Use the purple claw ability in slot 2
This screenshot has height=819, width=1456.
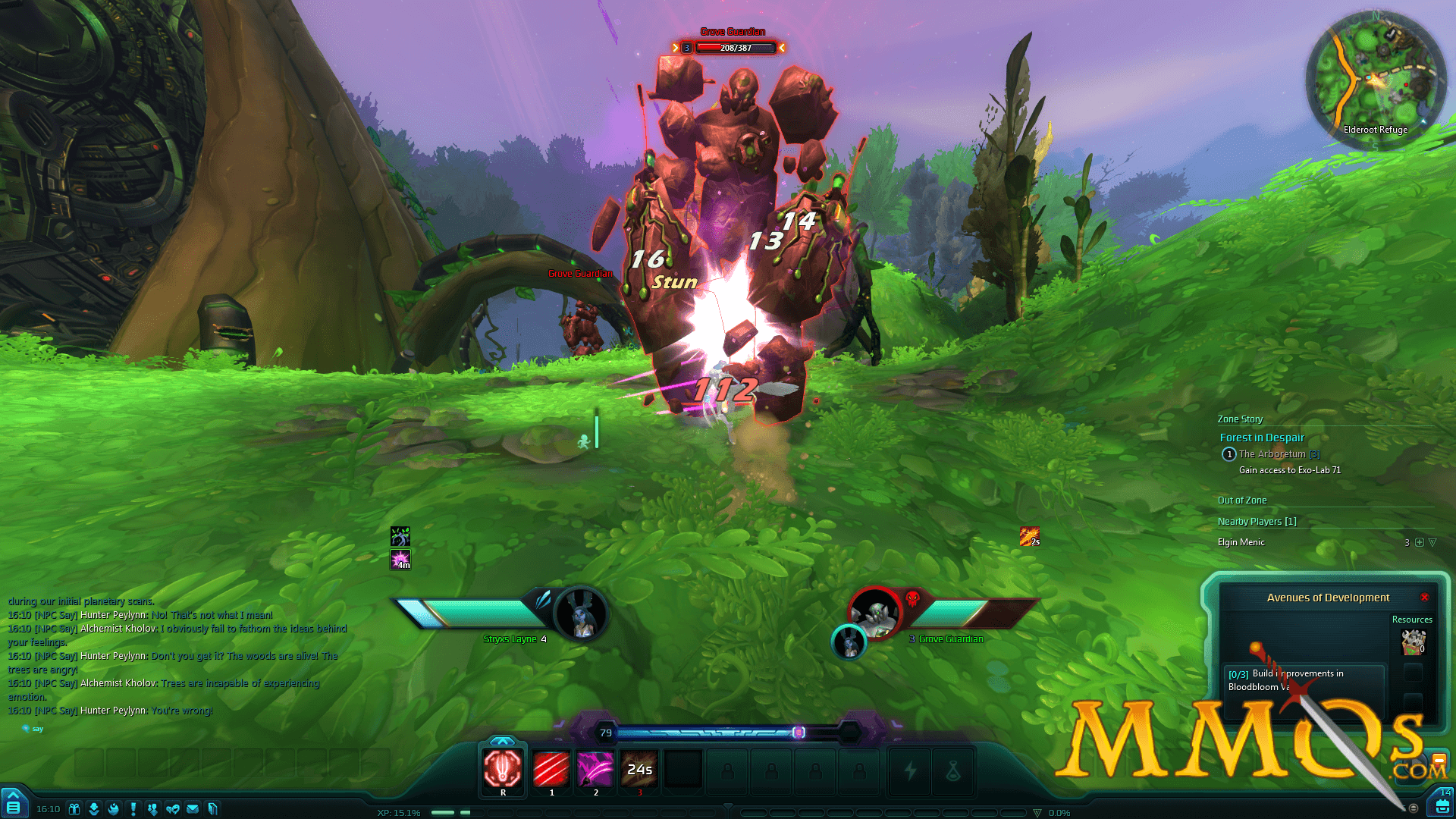click(x=595, y=769)
